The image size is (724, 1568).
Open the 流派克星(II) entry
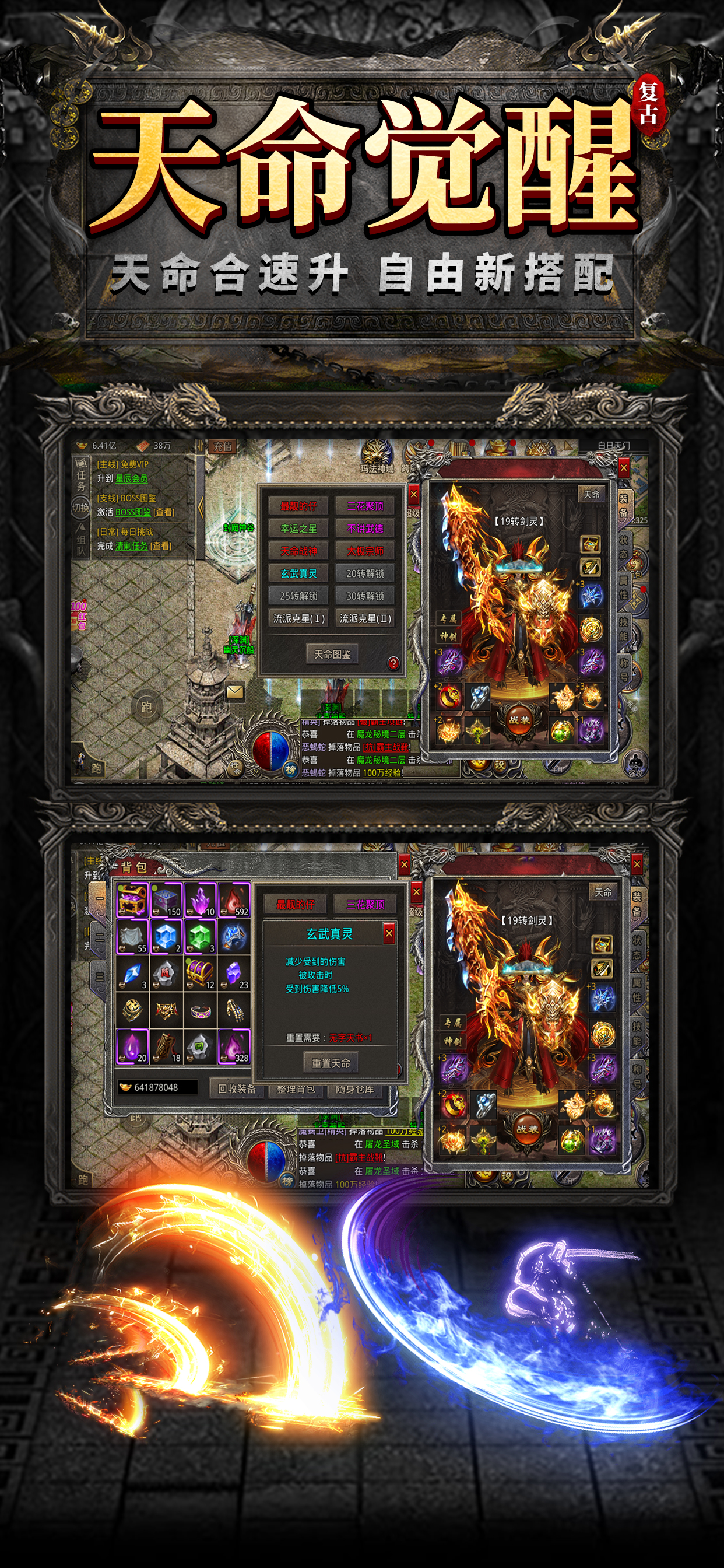(x=365, y=618)
